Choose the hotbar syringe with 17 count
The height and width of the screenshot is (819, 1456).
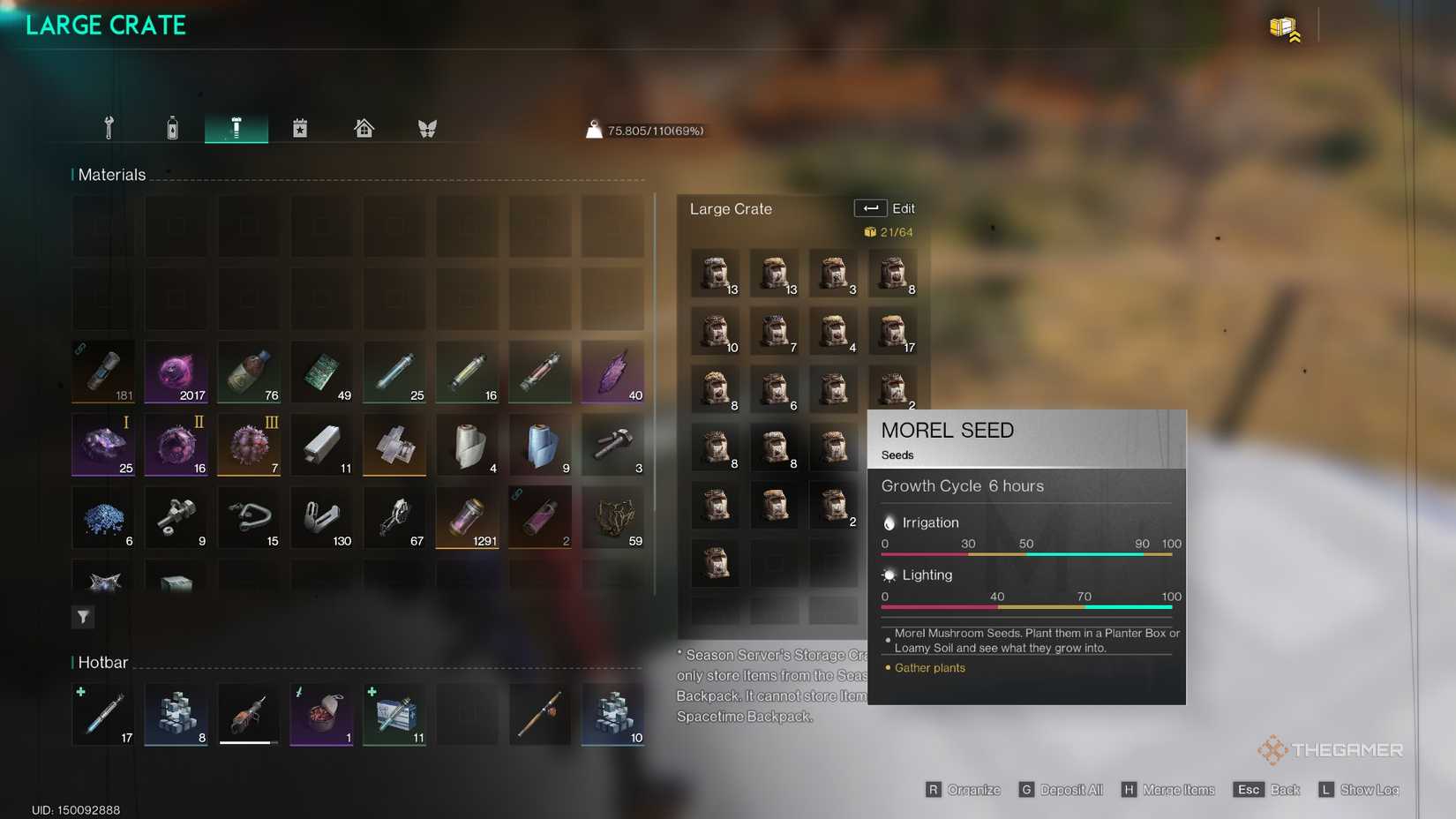click(x=103, y=713)
